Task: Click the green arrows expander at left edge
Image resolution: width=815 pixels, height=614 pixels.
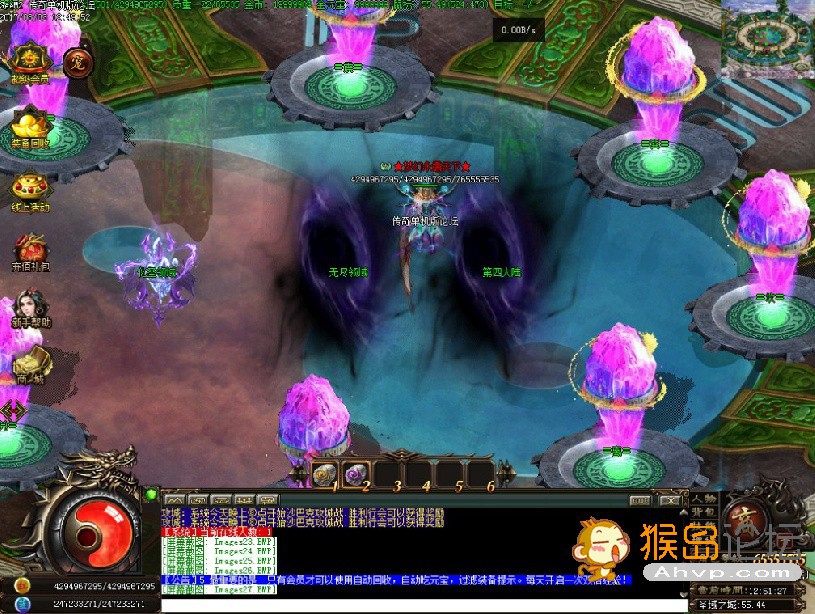Action: point(10,410)
